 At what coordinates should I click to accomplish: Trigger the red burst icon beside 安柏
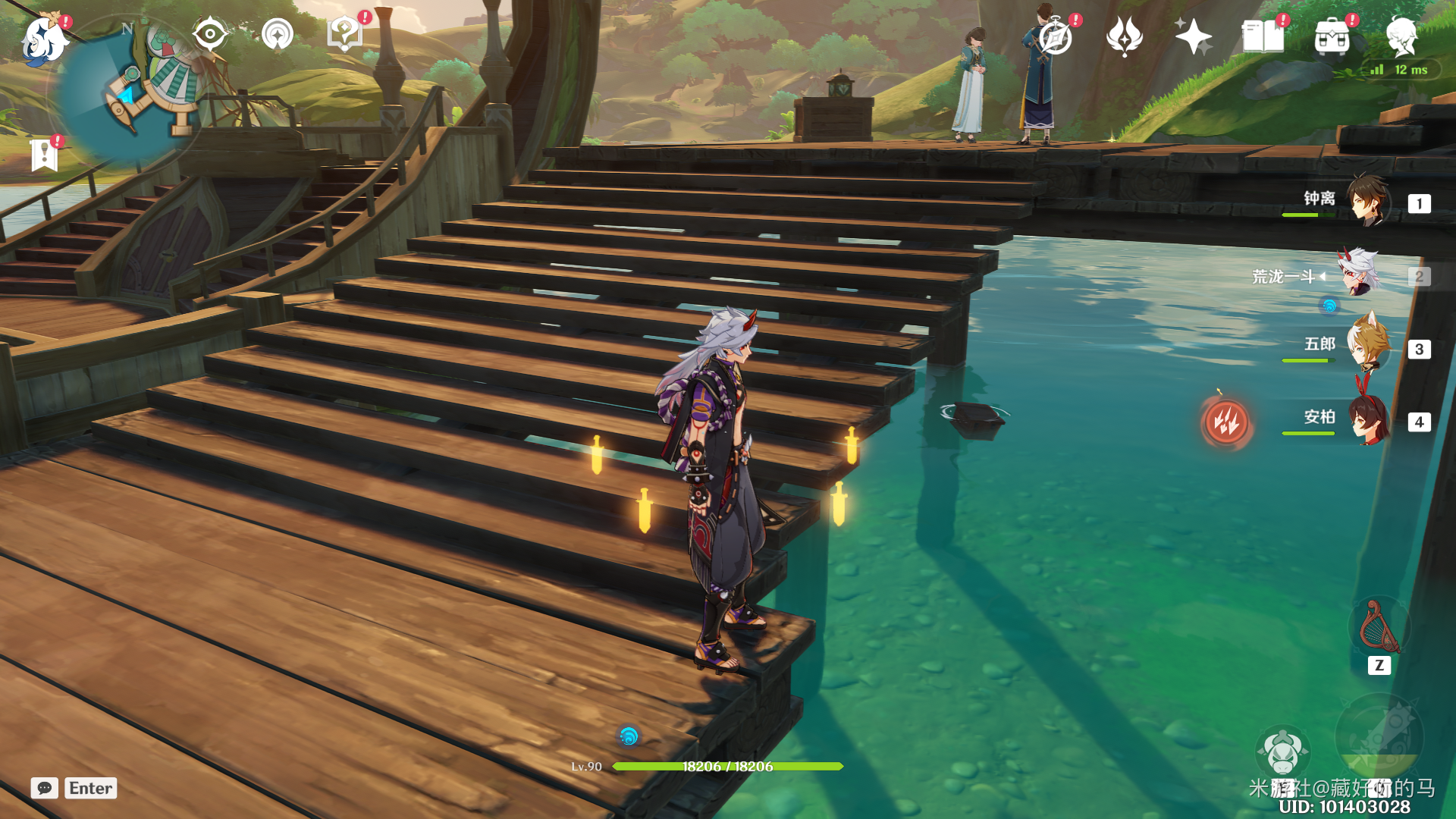tap(1226, 422)
